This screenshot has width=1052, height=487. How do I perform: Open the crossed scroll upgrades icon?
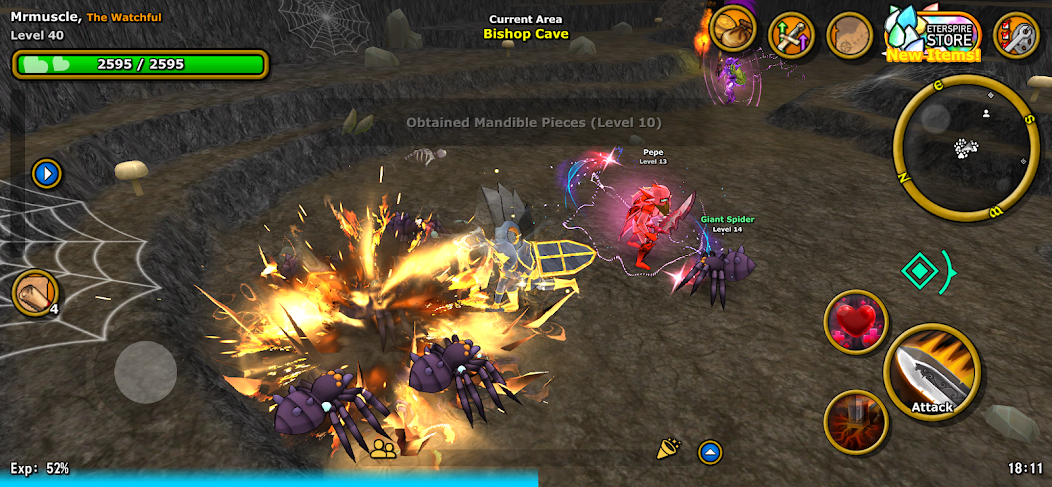[x=792, y=35]
